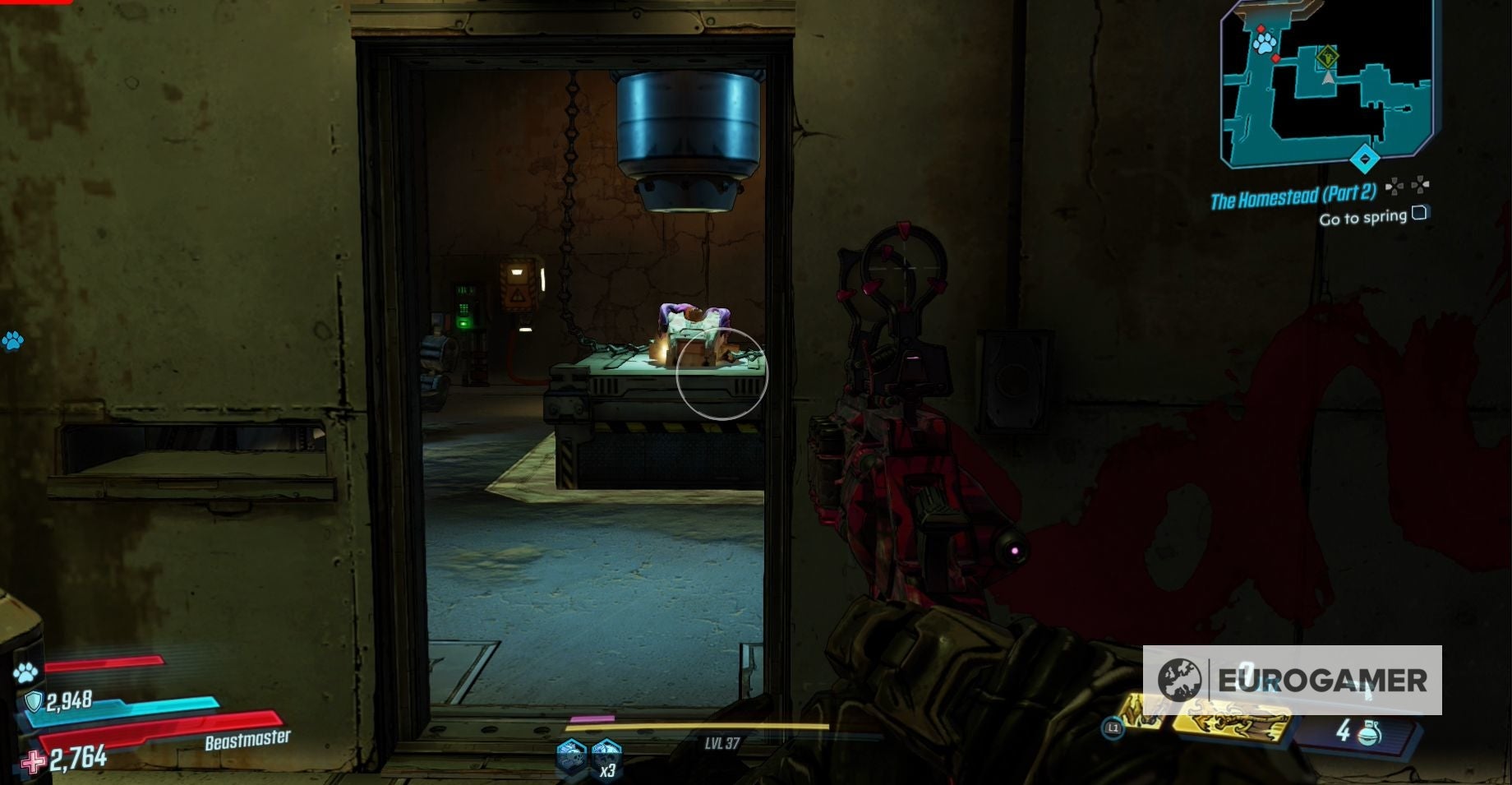Tick the Go to spring objective checkbox
Screen dimensions: 1512x785
coord(1419,214)
